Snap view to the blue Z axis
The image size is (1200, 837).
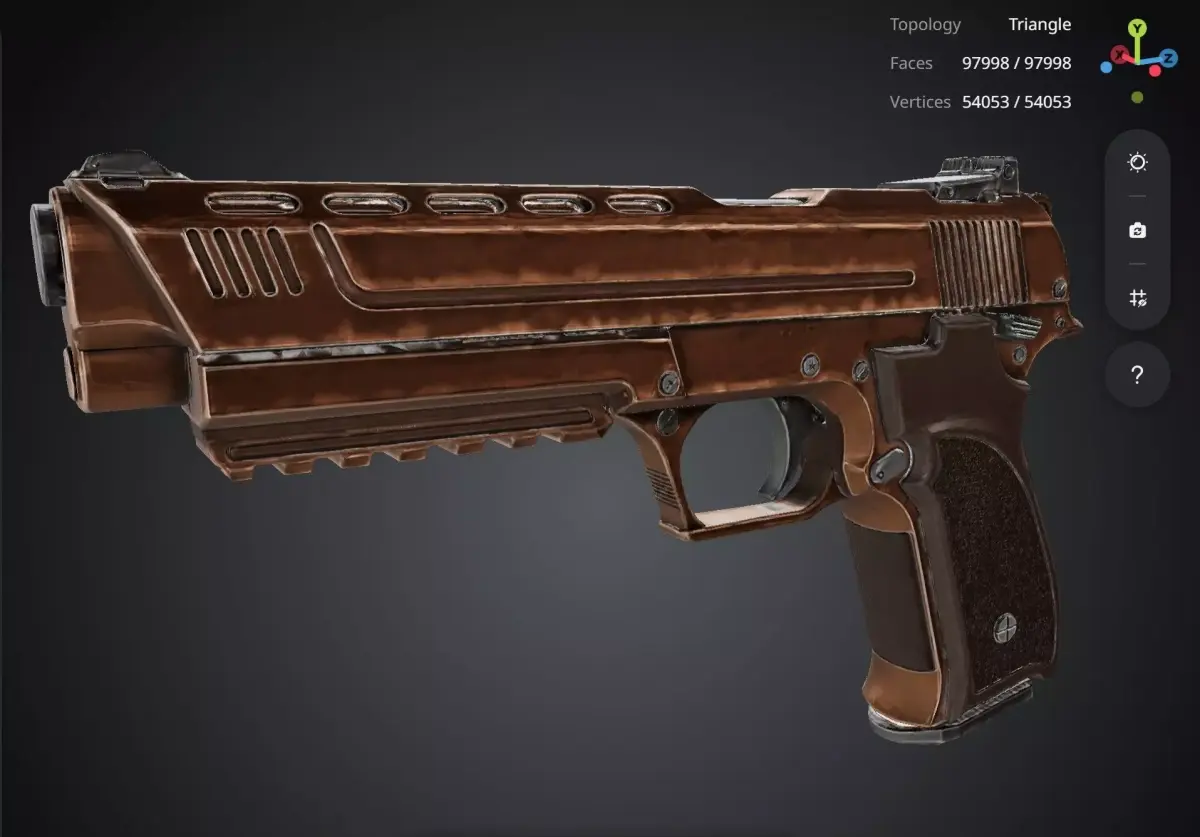(1168, 58)
